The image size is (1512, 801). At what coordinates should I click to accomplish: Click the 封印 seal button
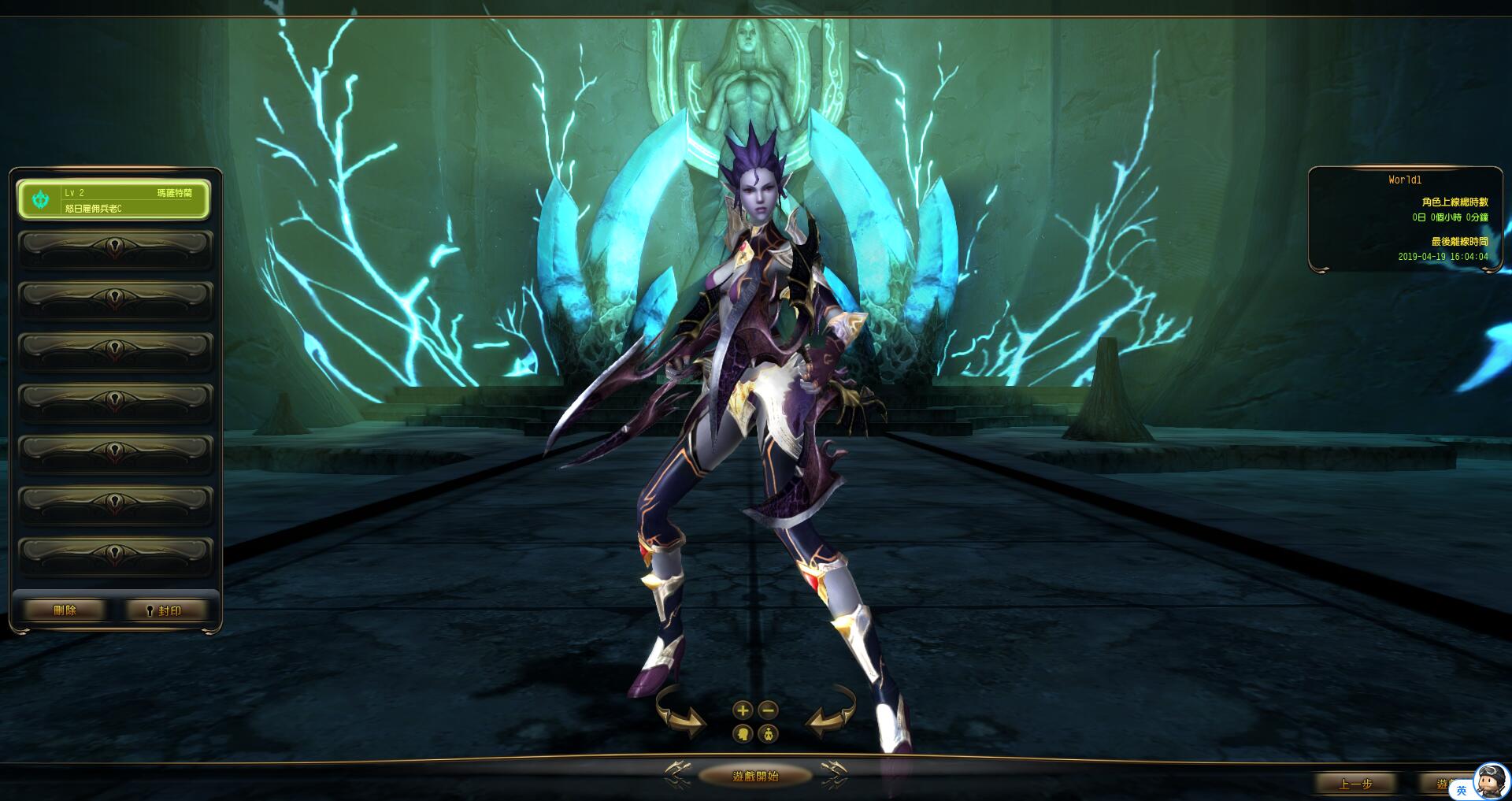click(165, 610)
